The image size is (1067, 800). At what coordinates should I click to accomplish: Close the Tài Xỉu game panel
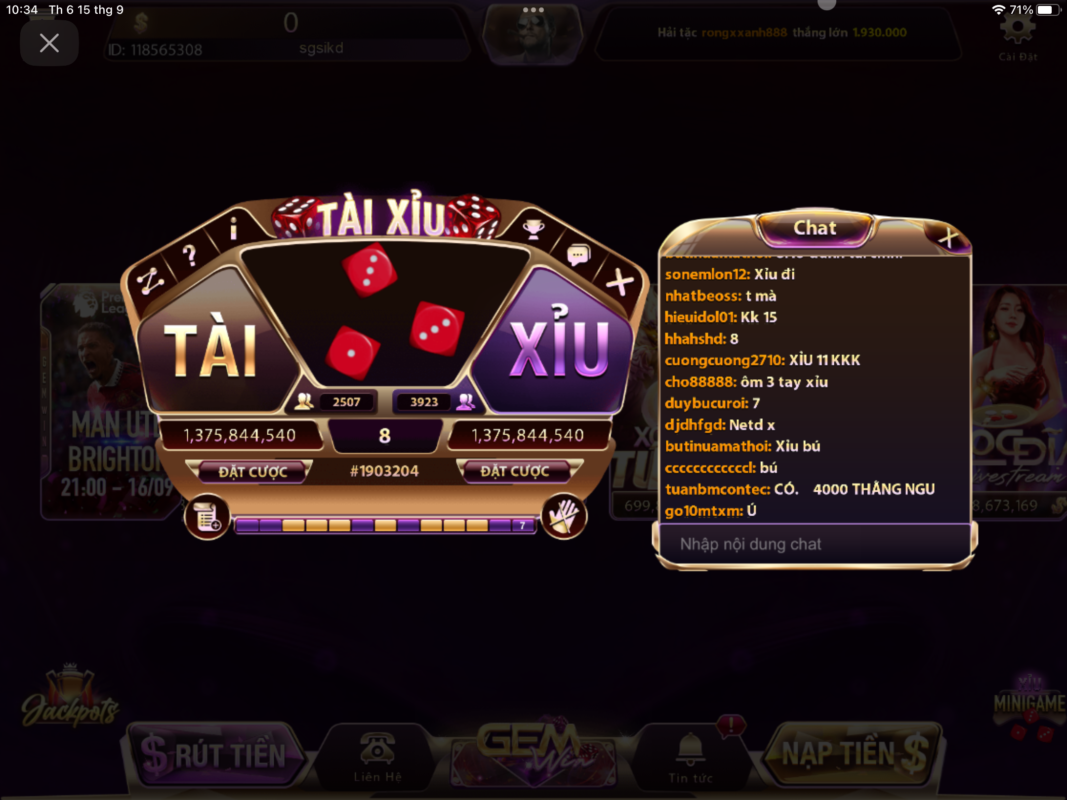620,284
